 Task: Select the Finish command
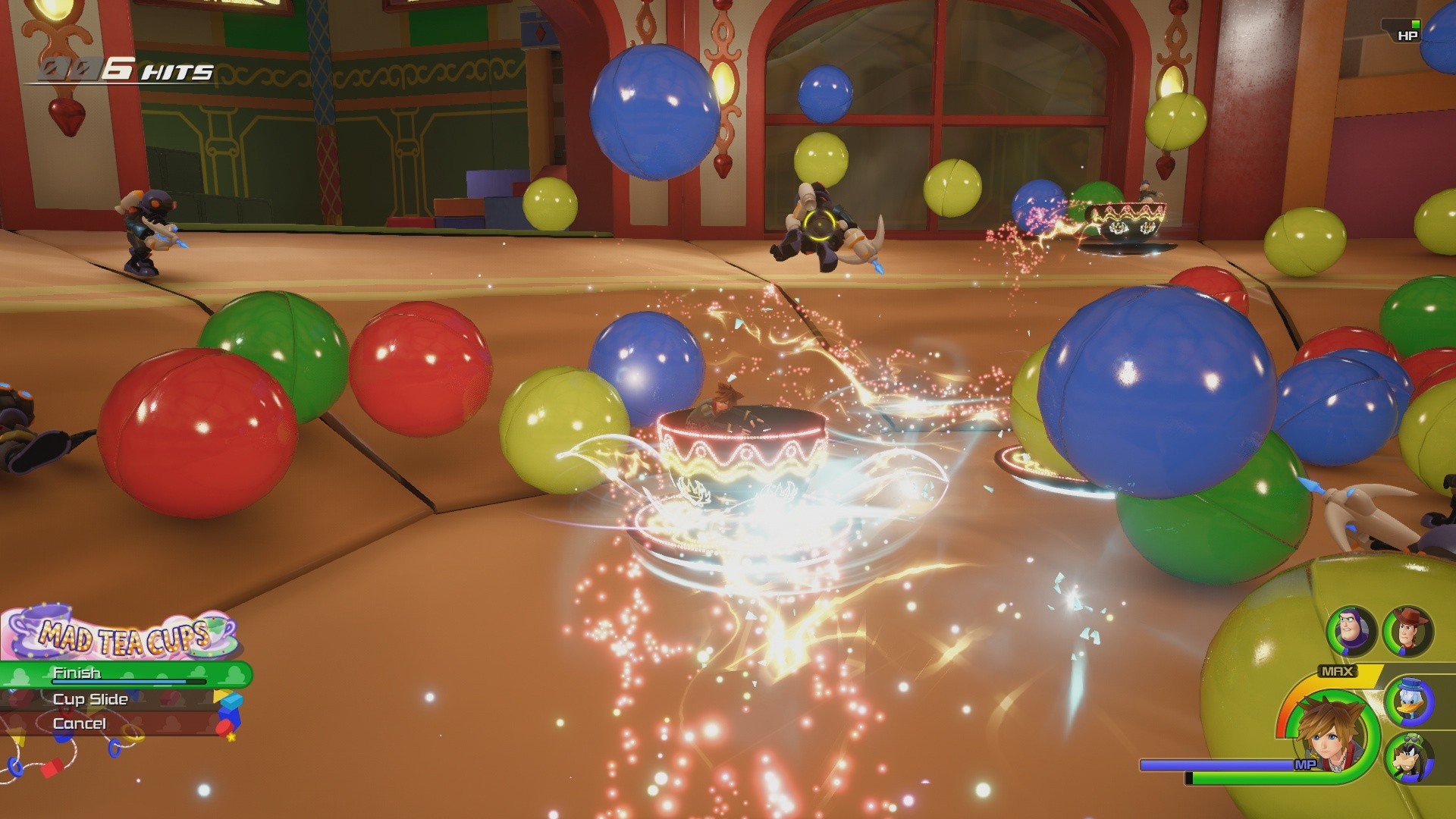point(76,672)
